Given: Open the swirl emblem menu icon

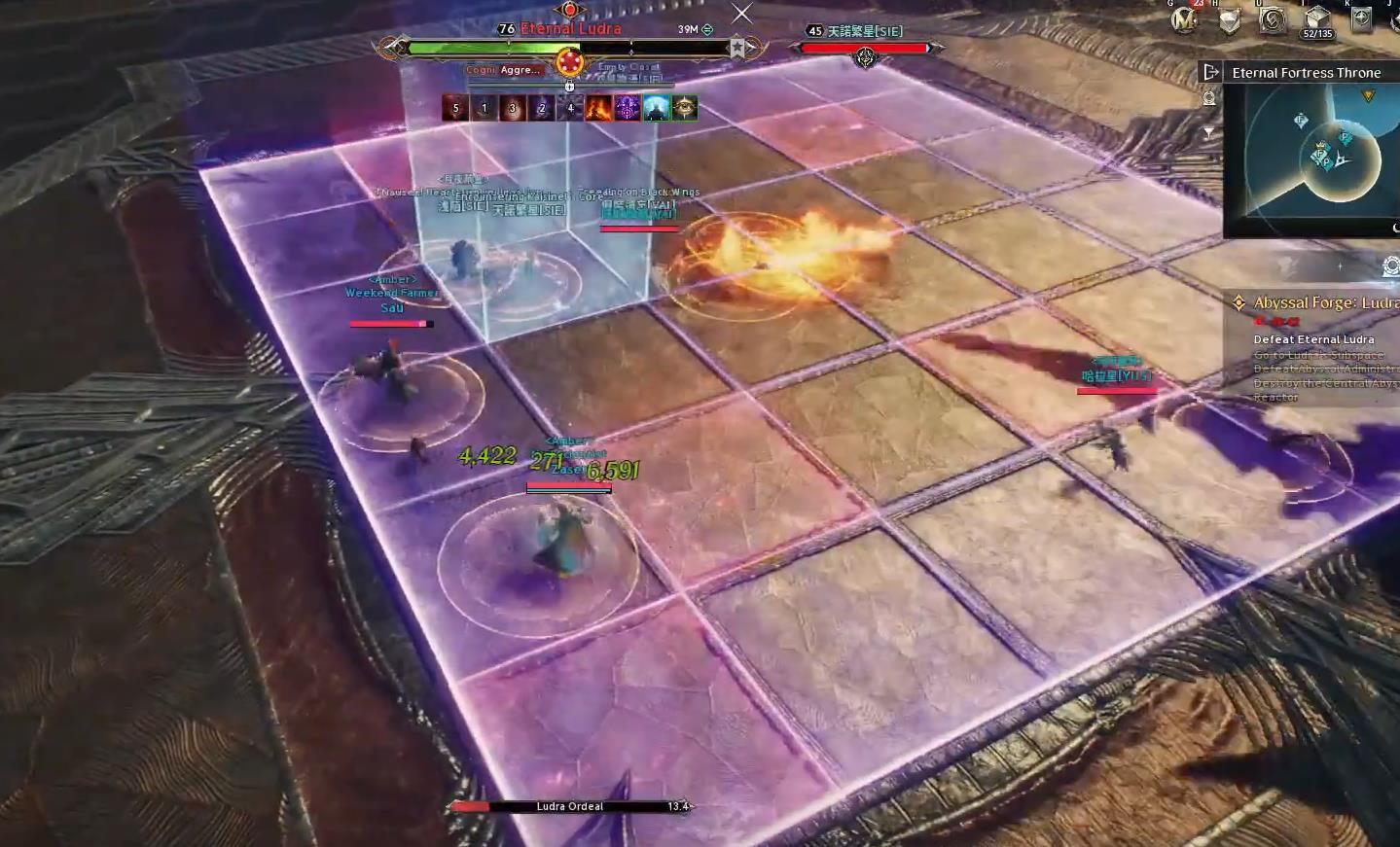Looking at the screenshot, I should (1273, 19).
